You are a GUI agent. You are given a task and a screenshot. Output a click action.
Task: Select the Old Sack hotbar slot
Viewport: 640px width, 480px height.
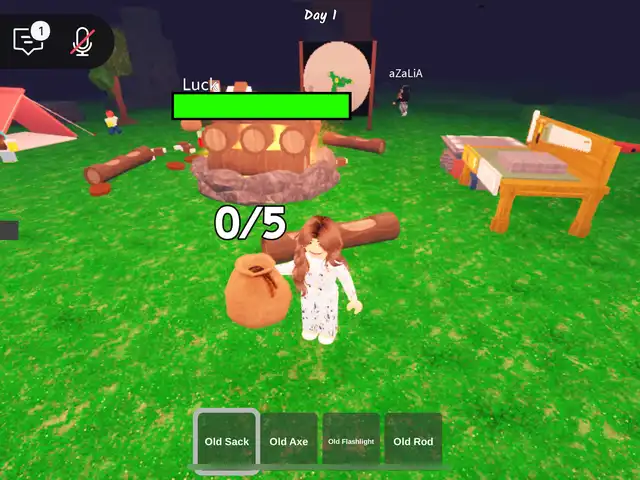[x=227, y=440]
